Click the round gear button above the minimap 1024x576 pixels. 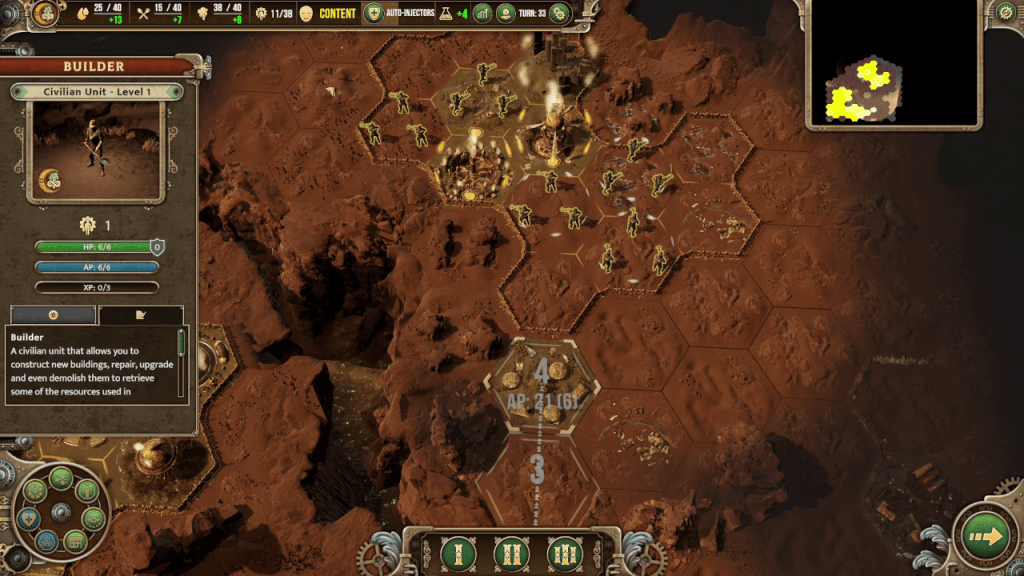[1006, 12]
